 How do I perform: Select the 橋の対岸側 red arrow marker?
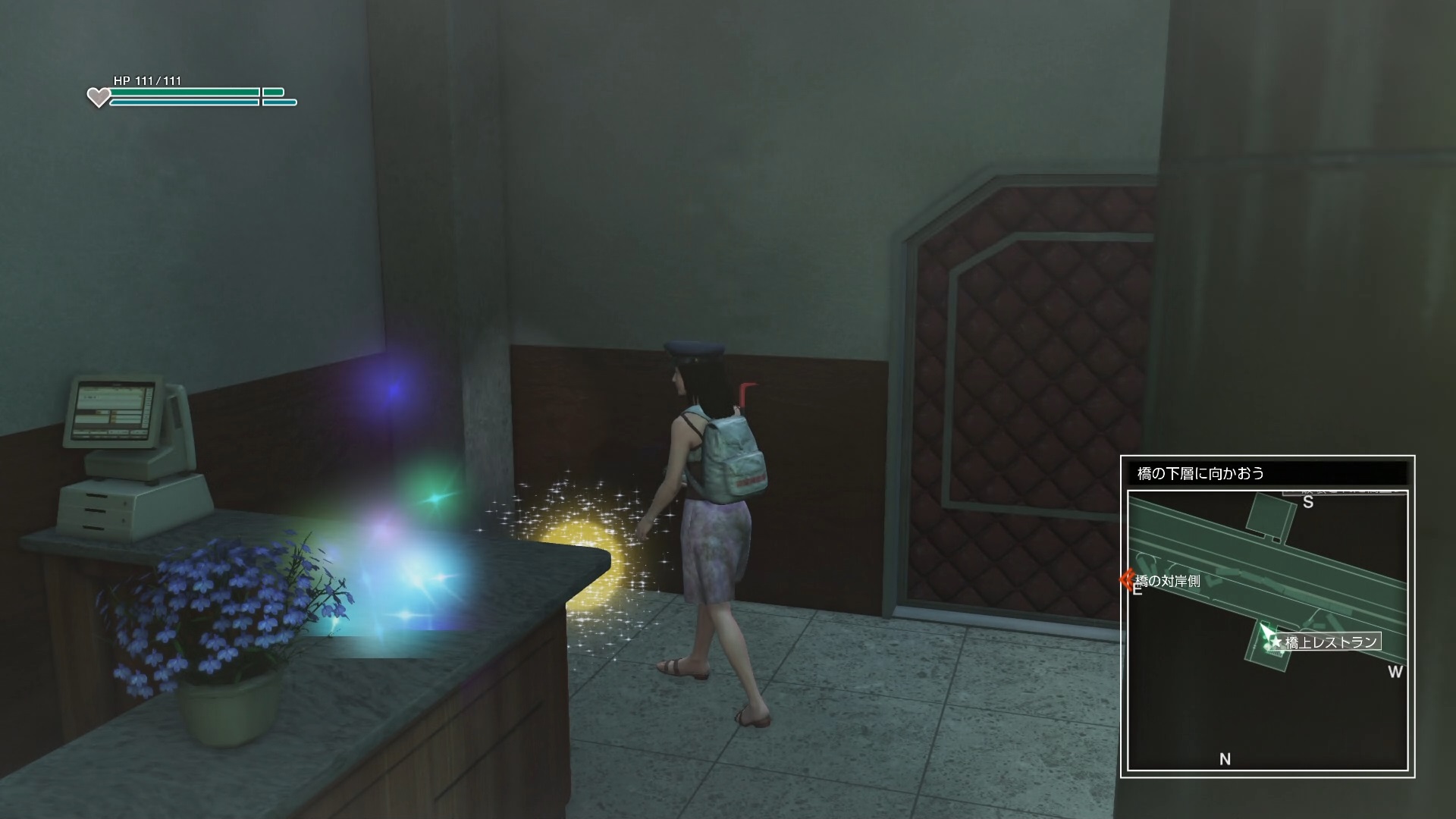point(1126,581)
